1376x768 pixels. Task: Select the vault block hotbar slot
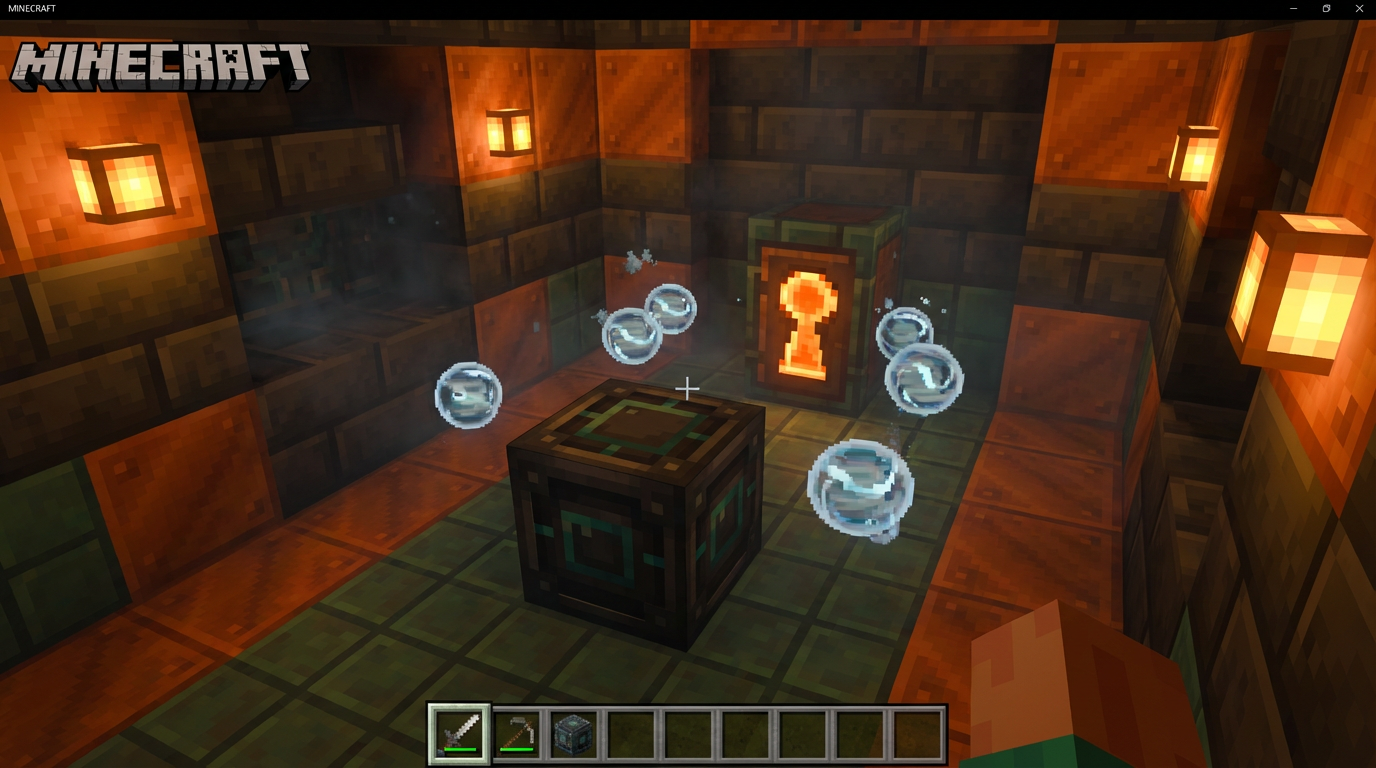(x=574, y=733)
